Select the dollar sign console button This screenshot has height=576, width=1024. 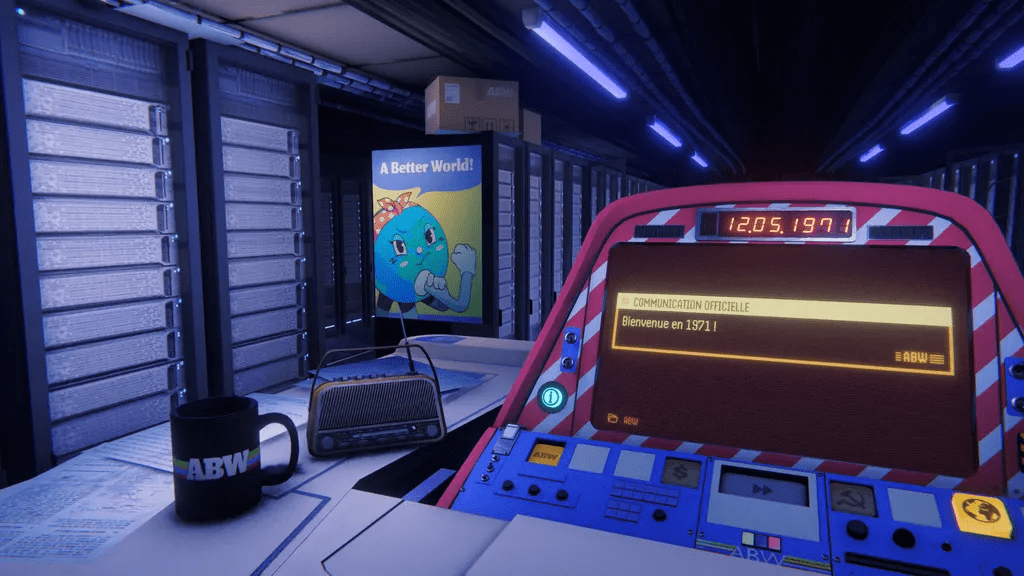[x=681, y=473]
